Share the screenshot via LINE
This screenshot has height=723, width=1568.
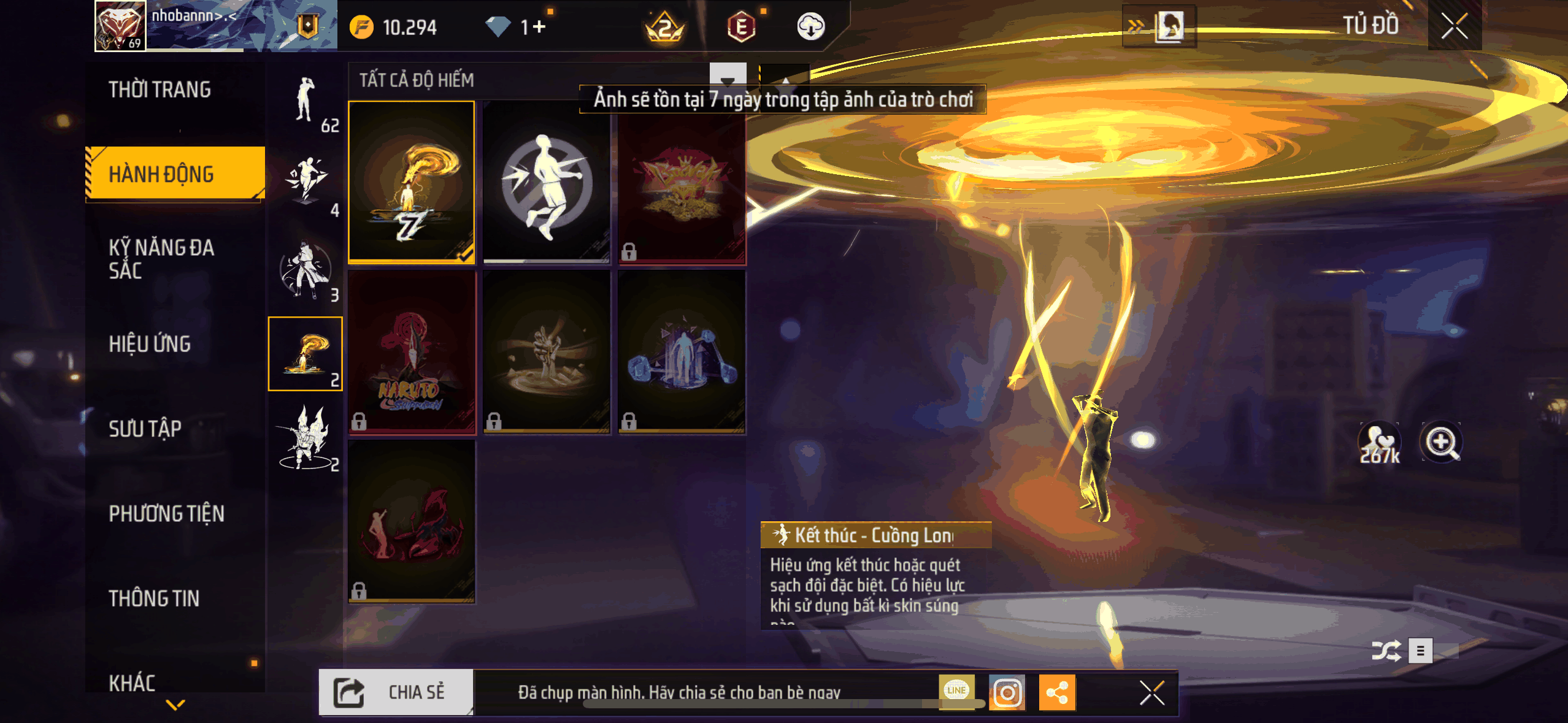coord(956,691)
